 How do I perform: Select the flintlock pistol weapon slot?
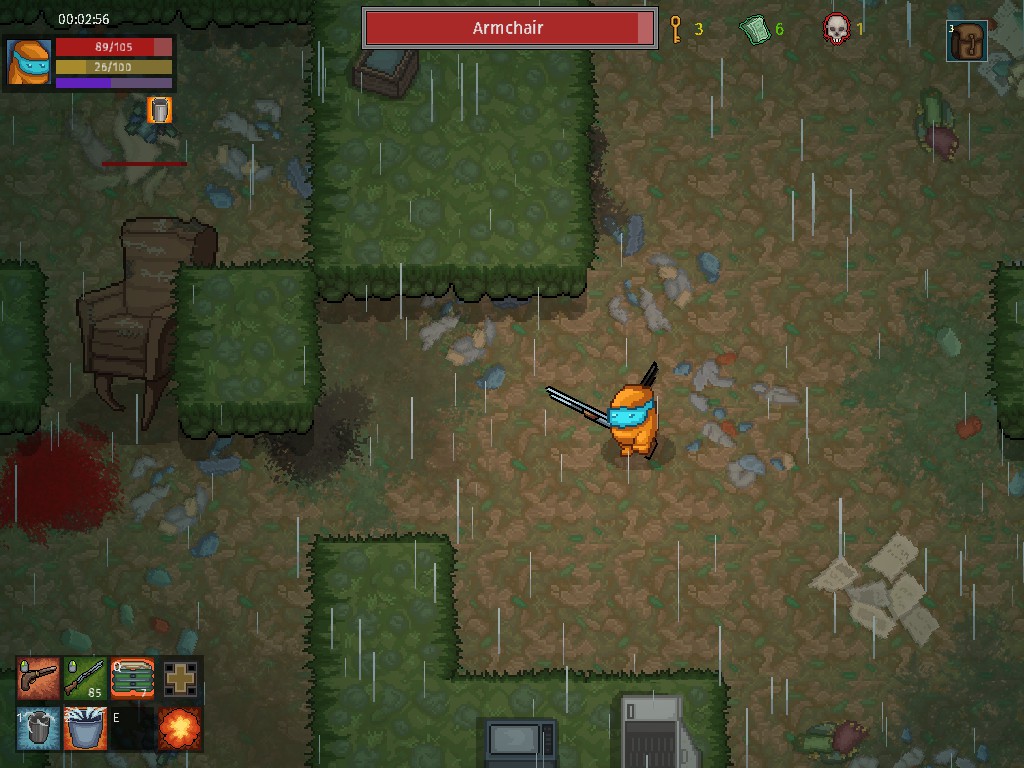click(x=38, y=679)
